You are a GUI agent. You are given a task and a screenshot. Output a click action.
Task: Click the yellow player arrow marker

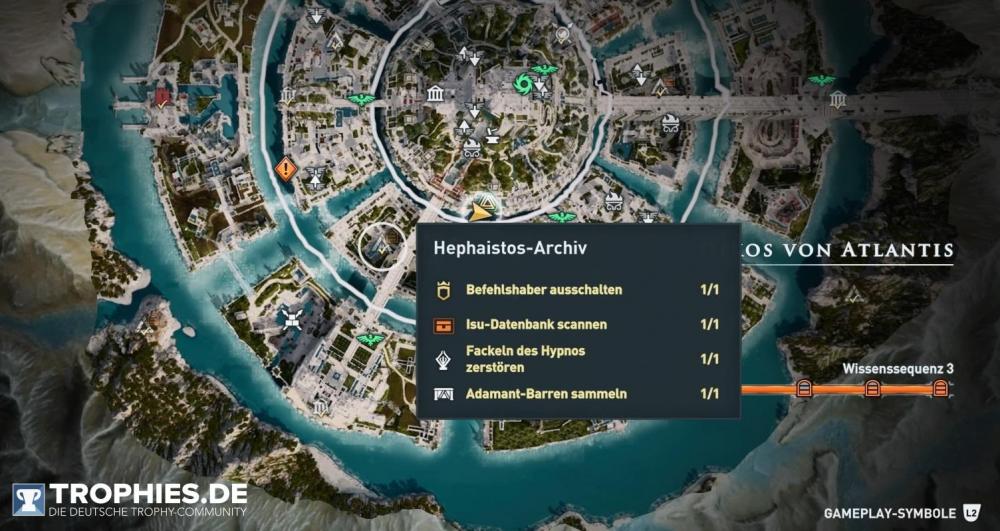pyautogui.click(x=481, y=211)
